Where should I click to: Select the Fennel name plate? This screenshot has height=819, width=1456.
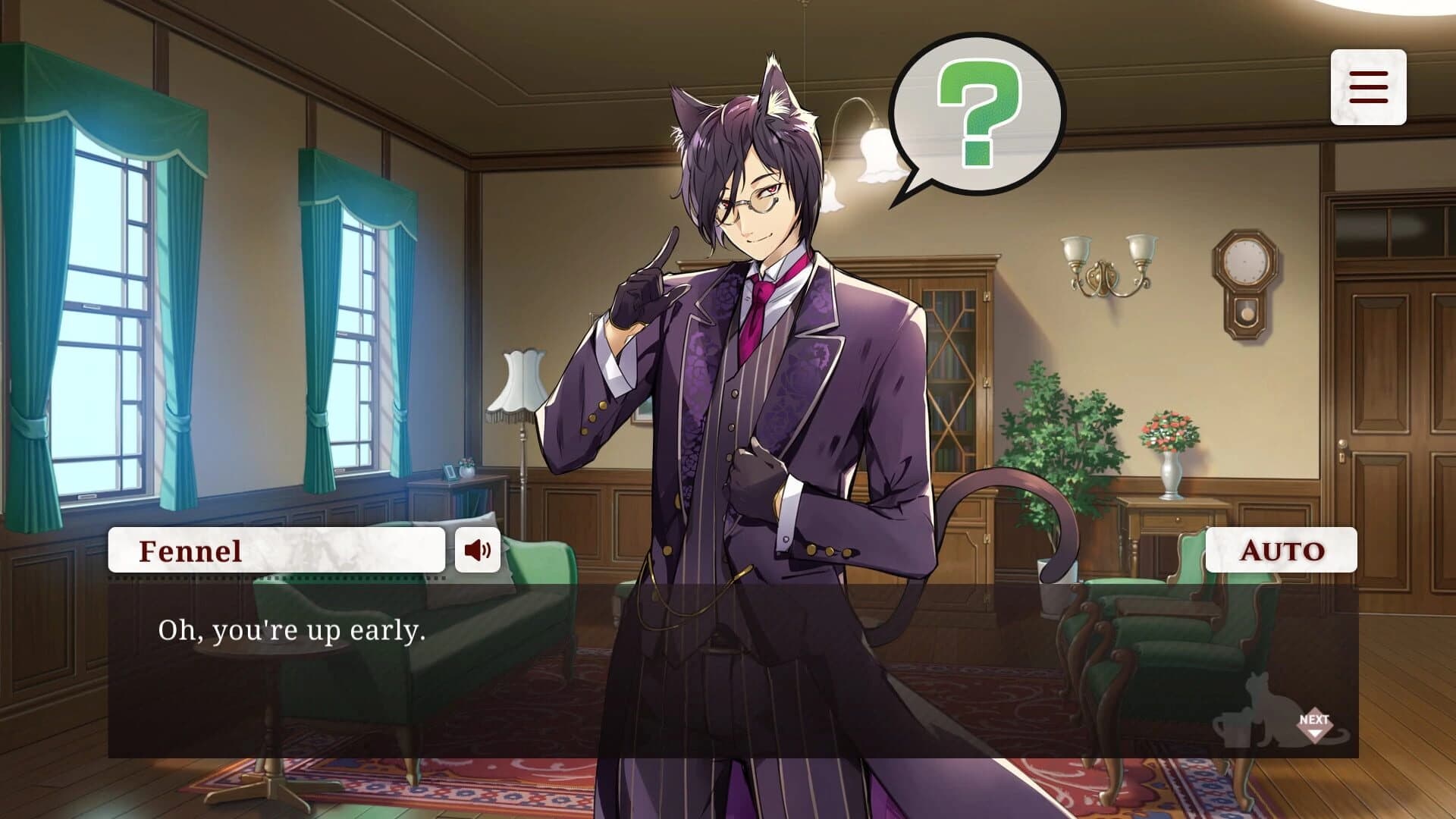277,551
